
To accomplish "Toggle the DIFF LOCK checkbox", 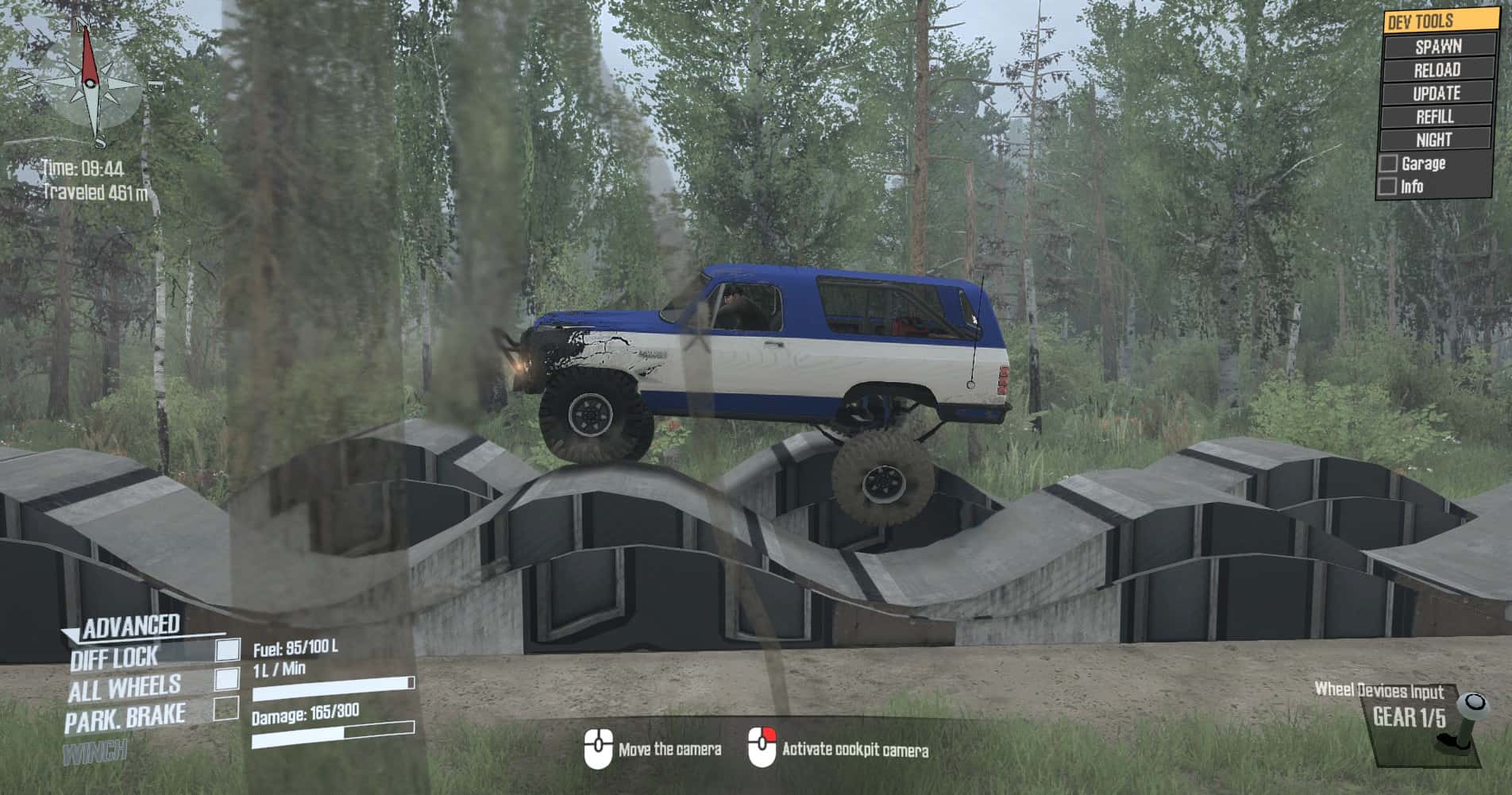I will coord(228,650).
